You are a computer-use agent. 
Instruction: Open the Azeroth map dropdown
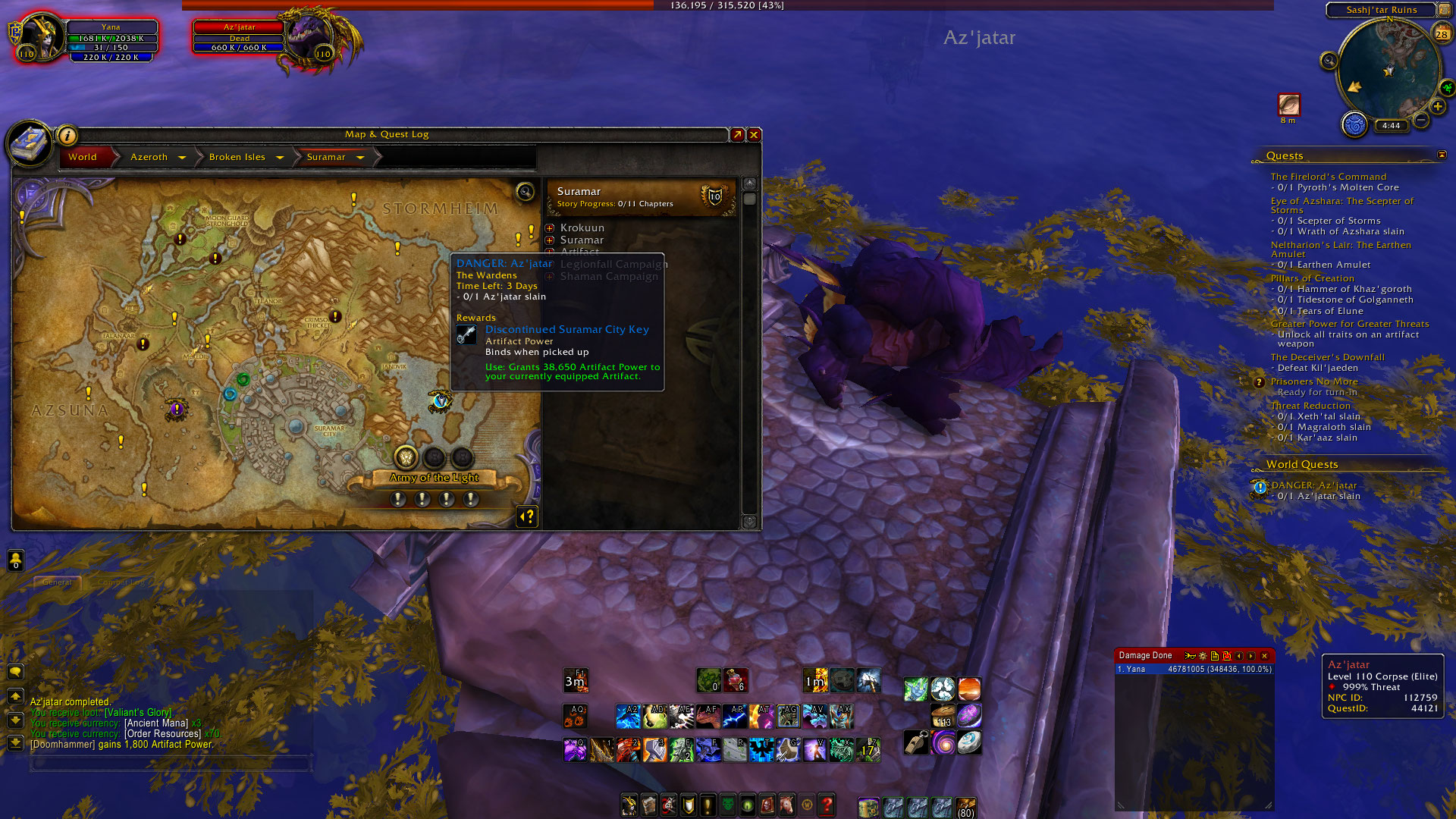pos(182,158)
